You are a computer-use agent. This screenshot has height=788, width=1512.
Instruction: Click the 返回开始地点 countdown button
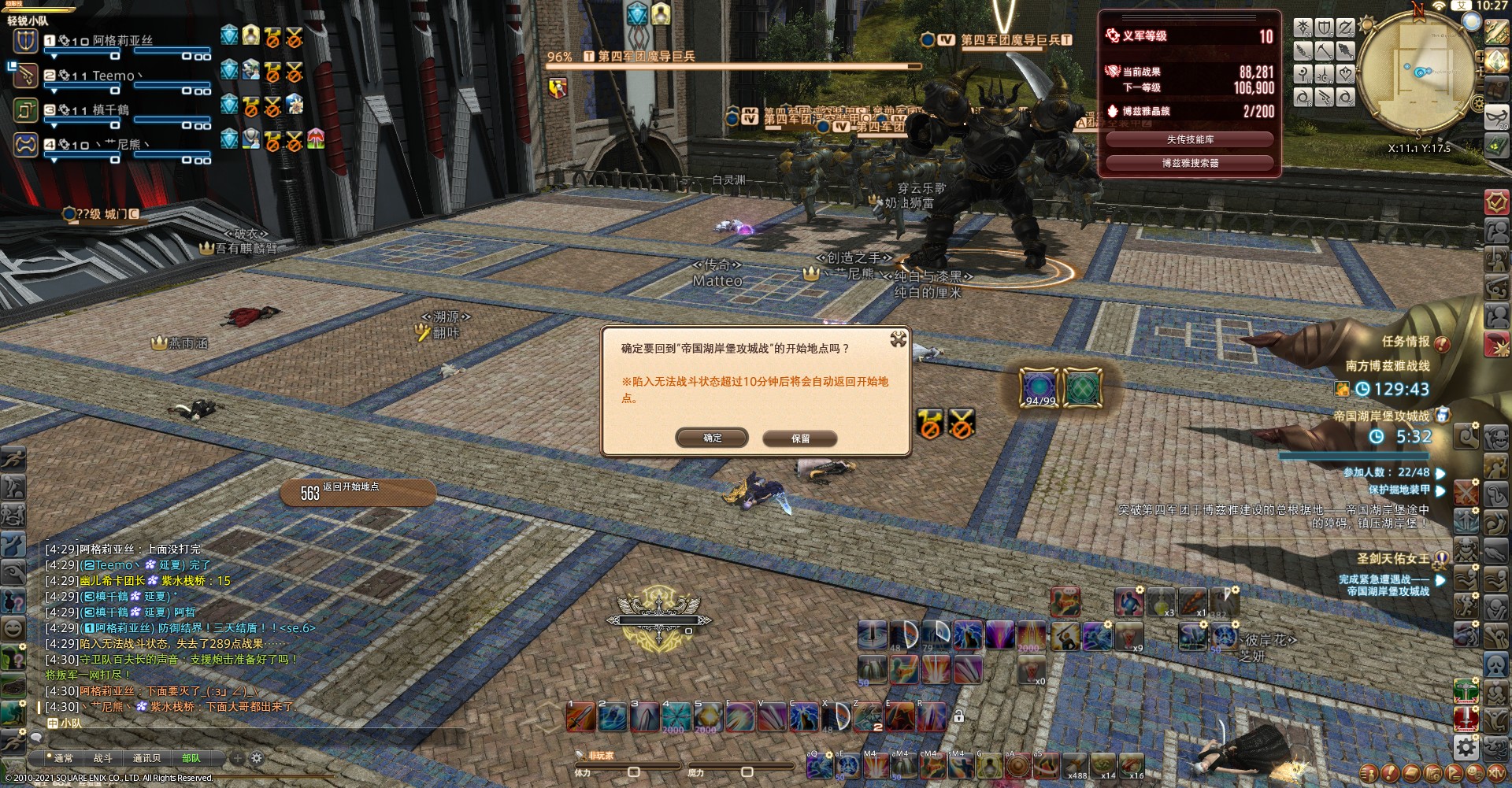click(358, 492)
